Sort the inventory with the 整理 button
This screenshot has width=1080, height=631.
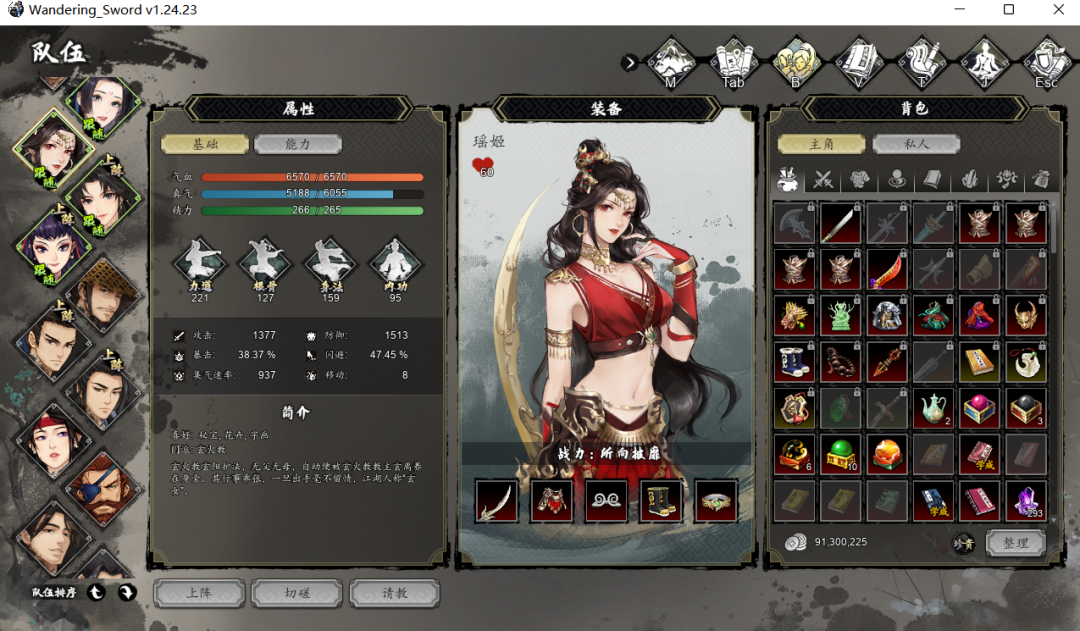coord(1015,543)
